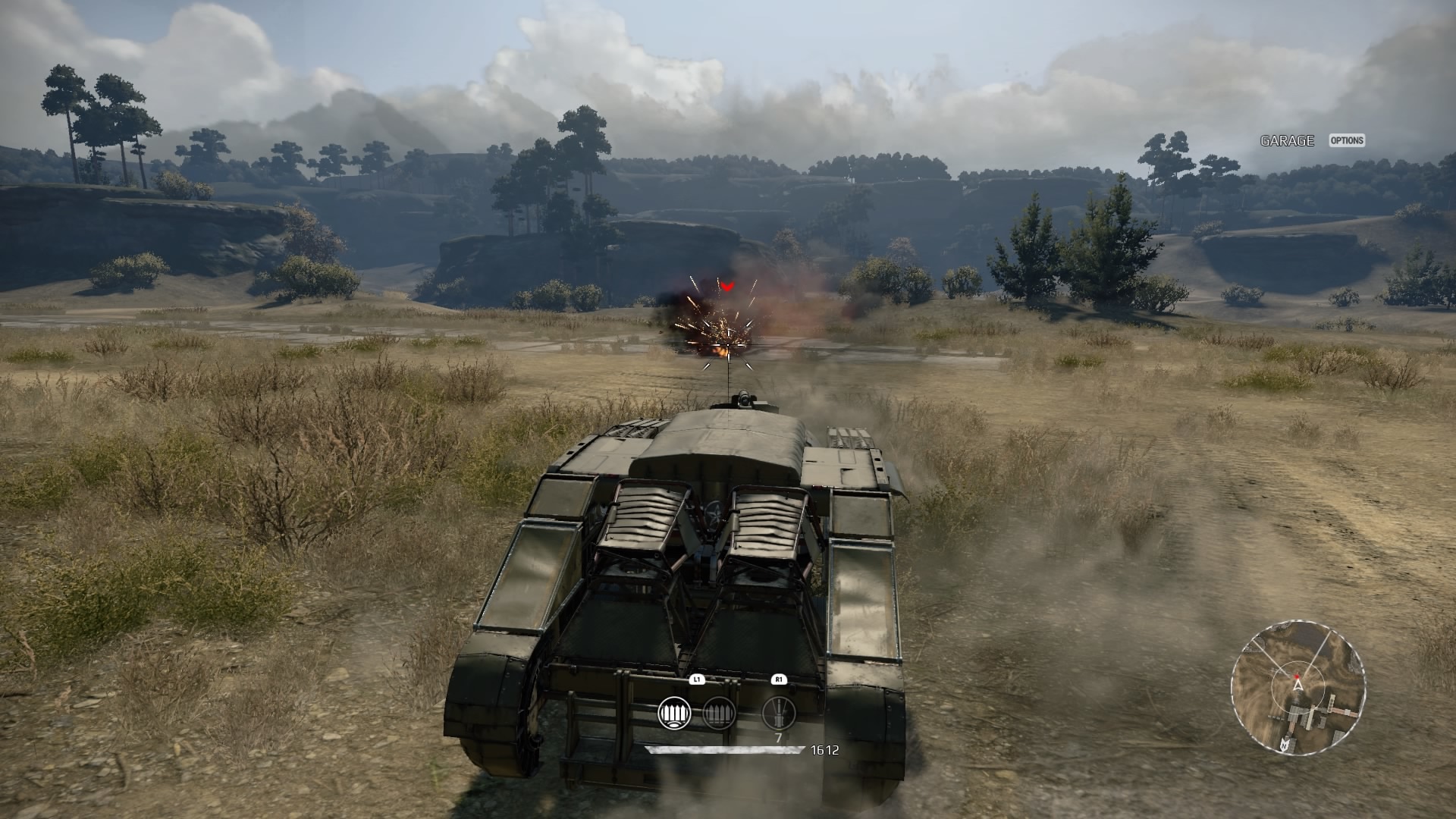This screenshot has height=819, width=1456.
Task: Expand the weapon loadout display
Action: [x=726, y=713]
